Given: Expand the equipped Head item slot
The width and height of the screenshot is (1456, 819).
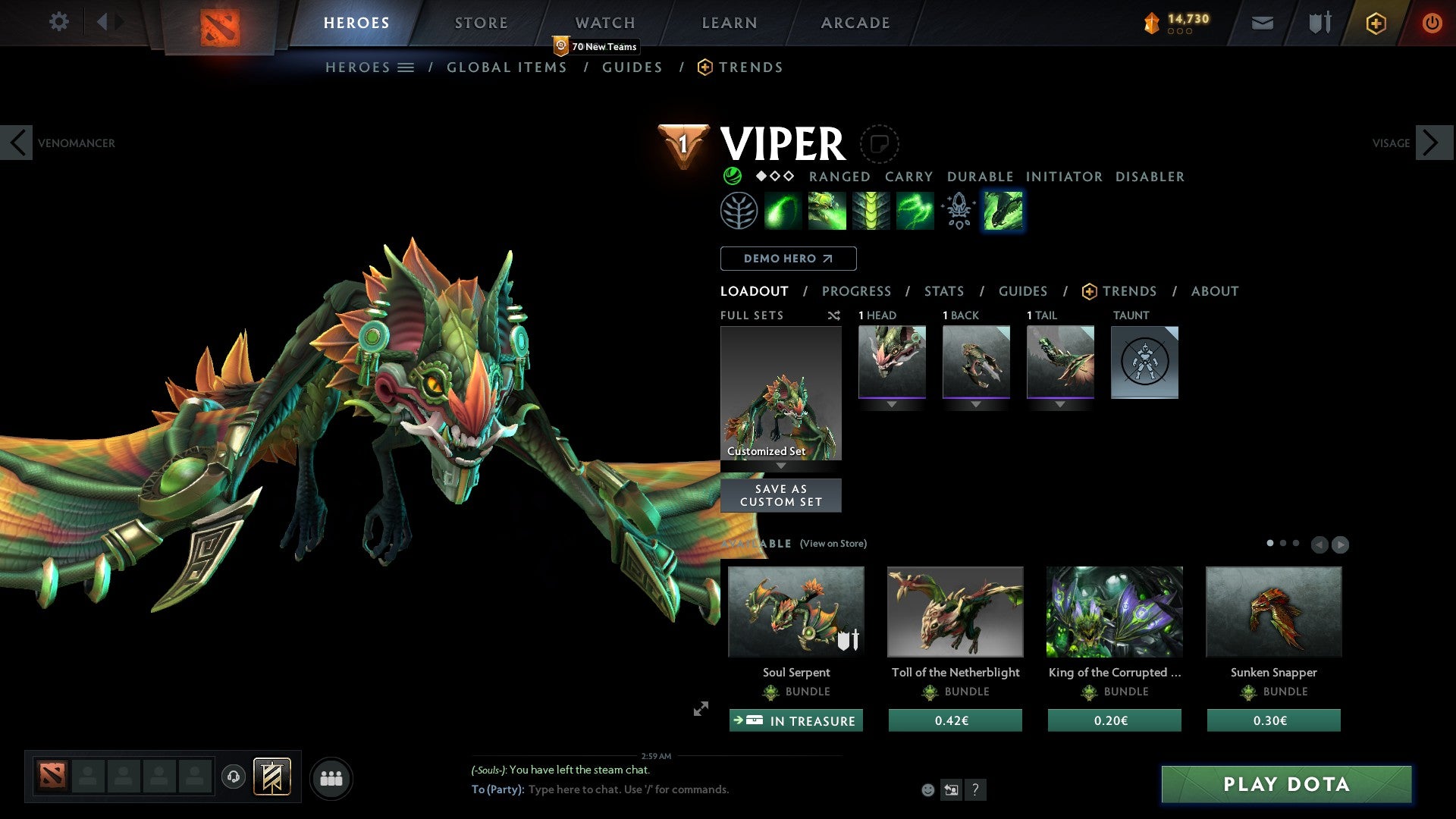Looking at the screenshot, I should [892, 404].
